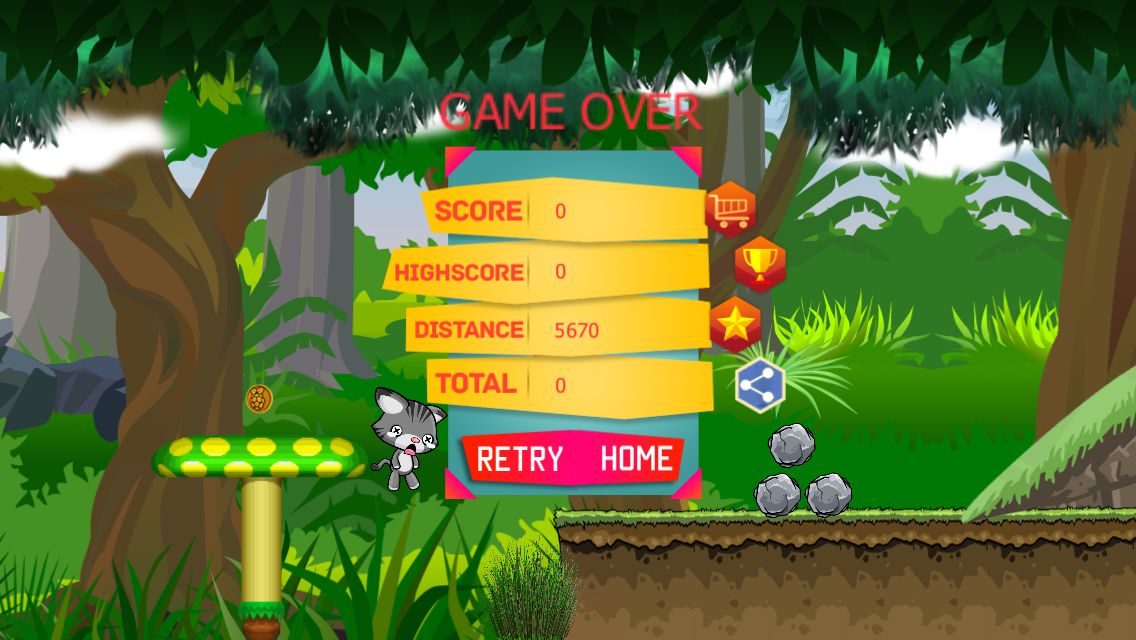Image resolution: width=1136 pixels, height=640 pixels.
Task: Return to the Home screen
Action: point(636,459)
